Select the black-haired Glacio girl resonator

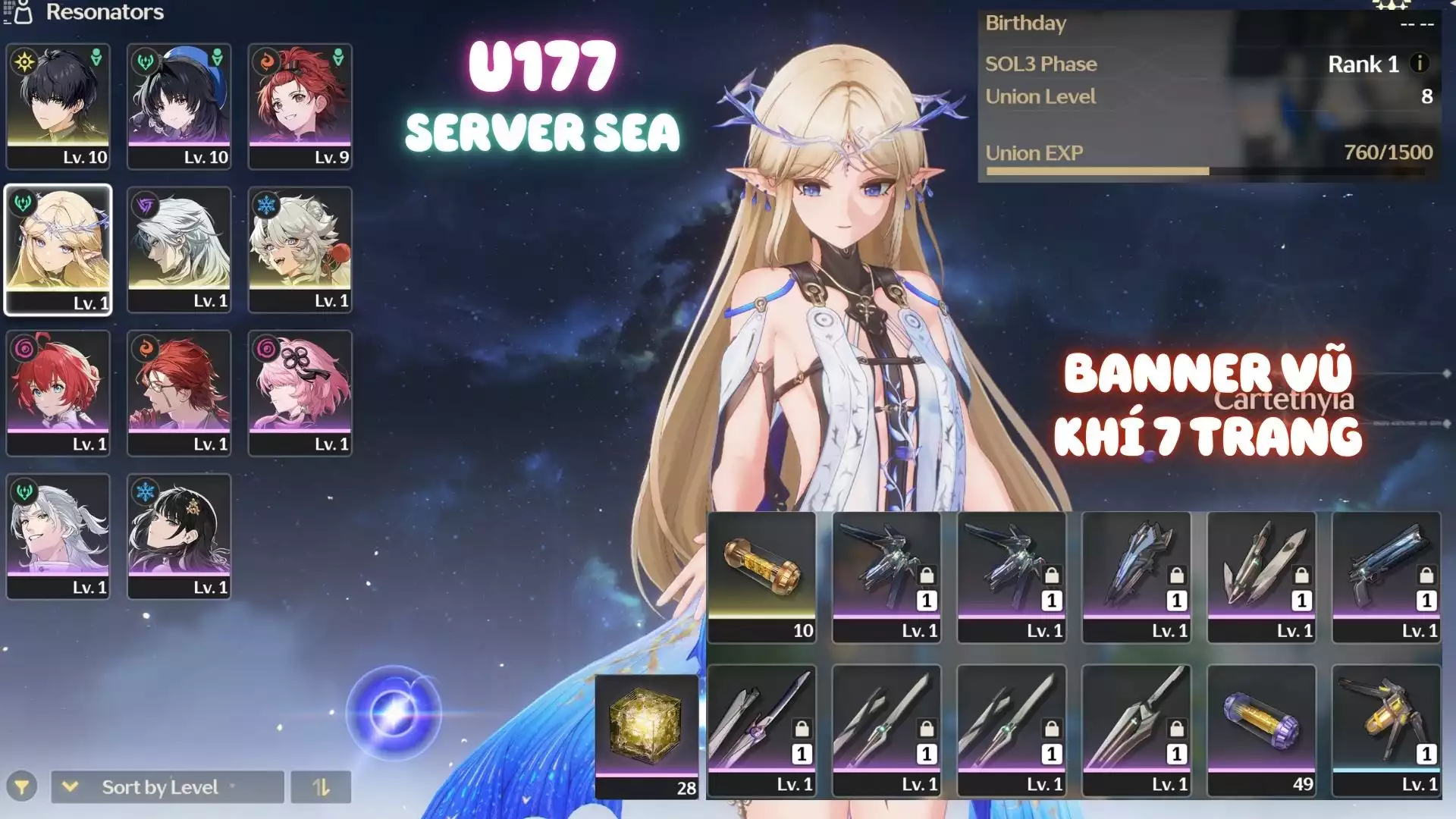[179, 536]
